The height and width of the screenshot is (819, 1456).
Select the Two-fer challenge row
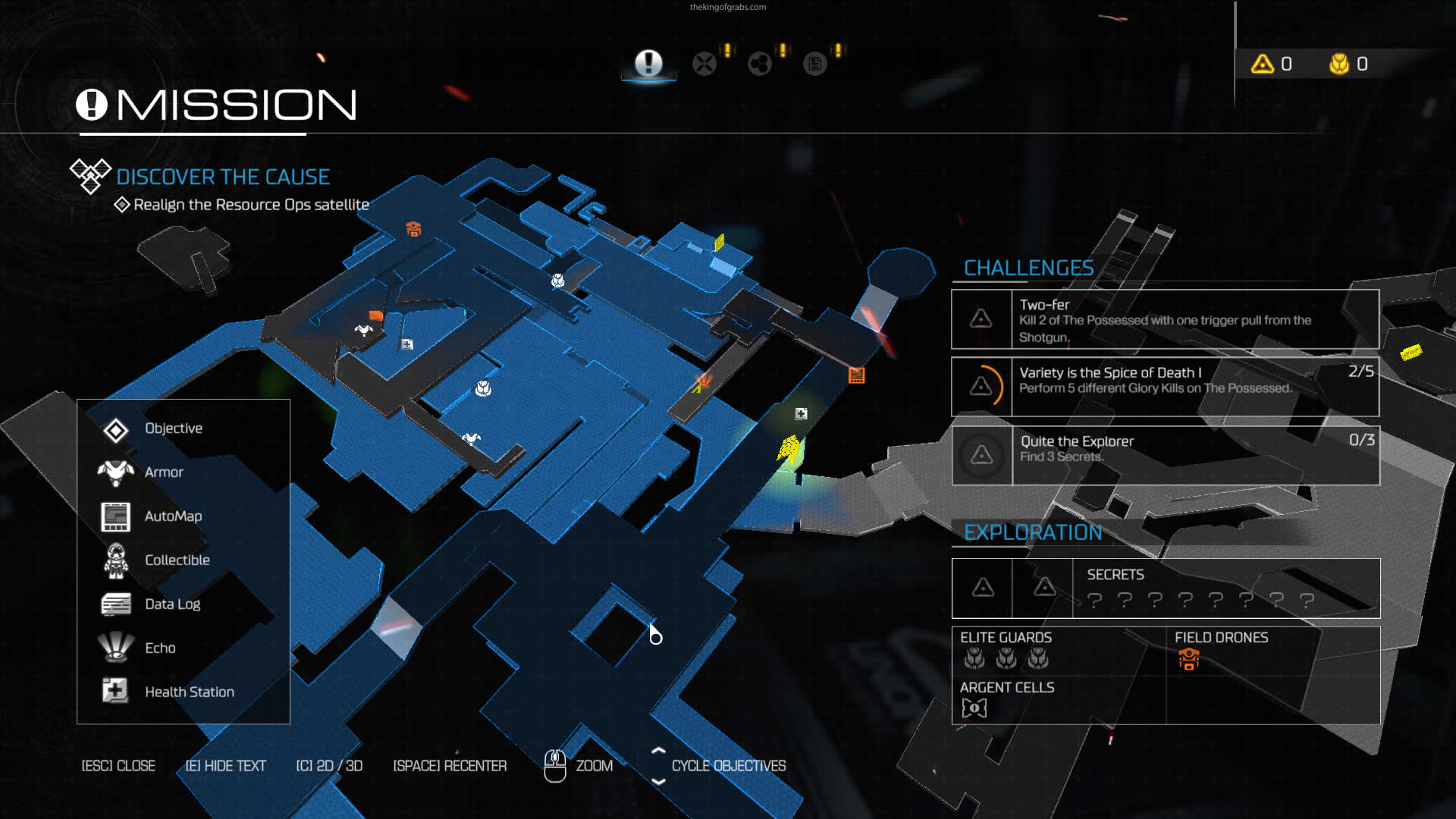click(x=1165, y=320)
